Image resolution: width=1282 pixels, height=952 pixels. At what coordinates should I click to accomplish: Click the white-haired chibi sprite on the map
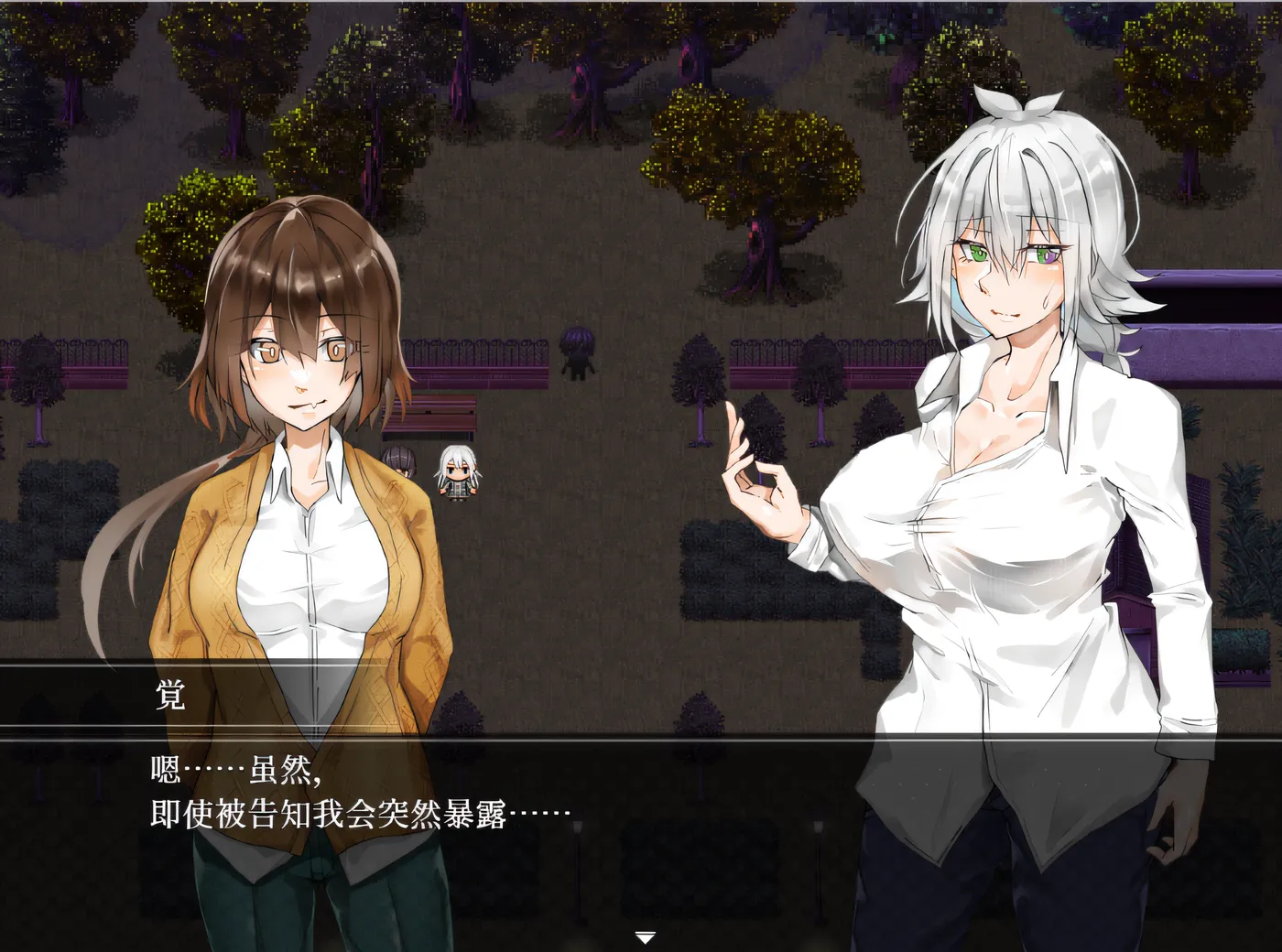[458, 476]
